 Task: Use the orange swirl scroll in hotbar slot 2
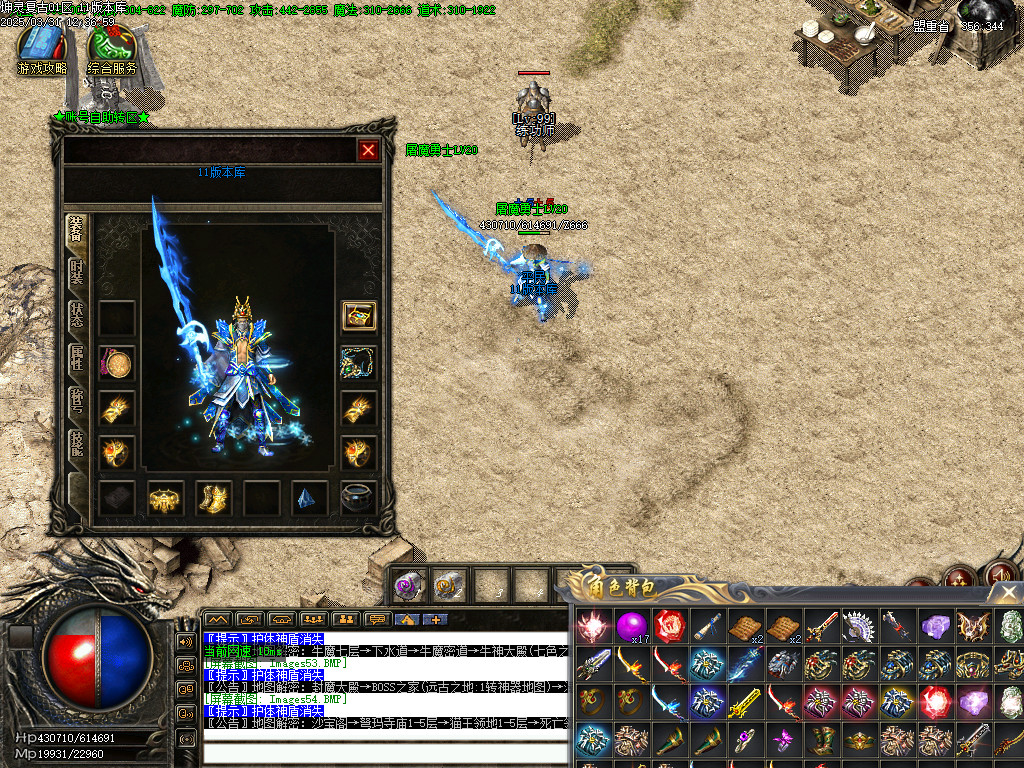click(x=449, y=586)
